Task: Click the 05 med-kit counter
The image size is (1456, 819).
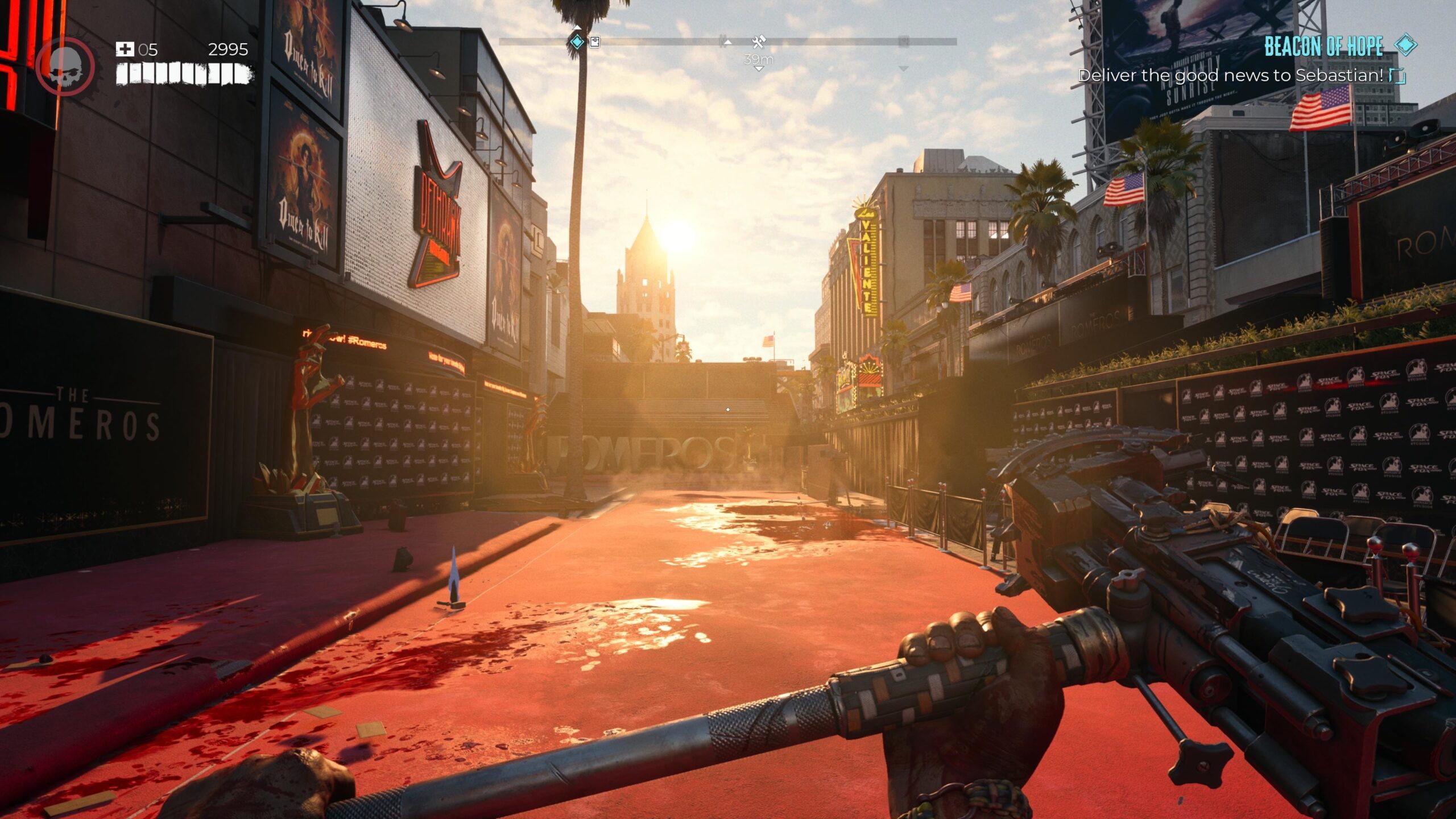Action: tap(149, 50)
